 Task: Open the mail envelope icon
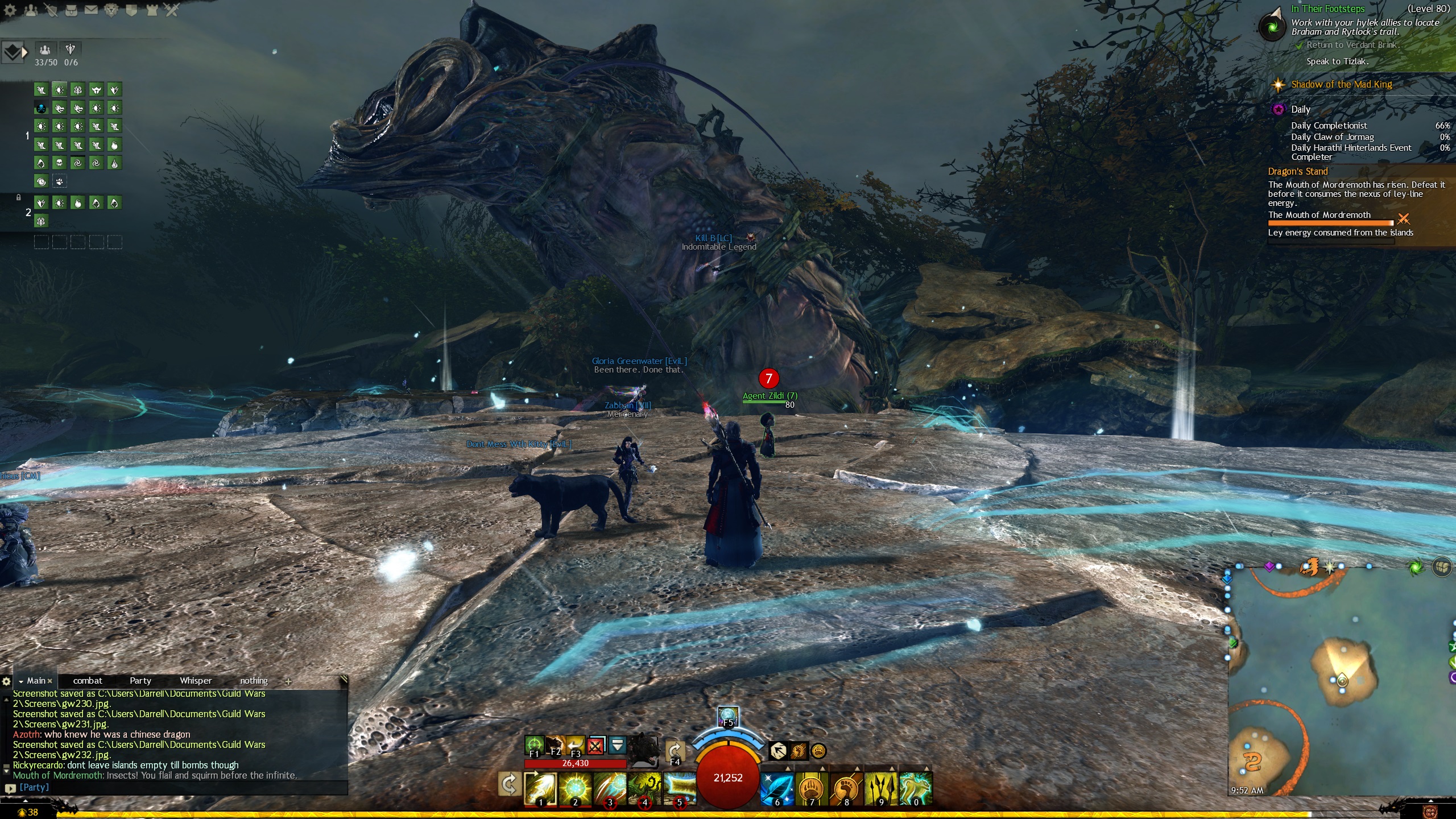[90, 10]
